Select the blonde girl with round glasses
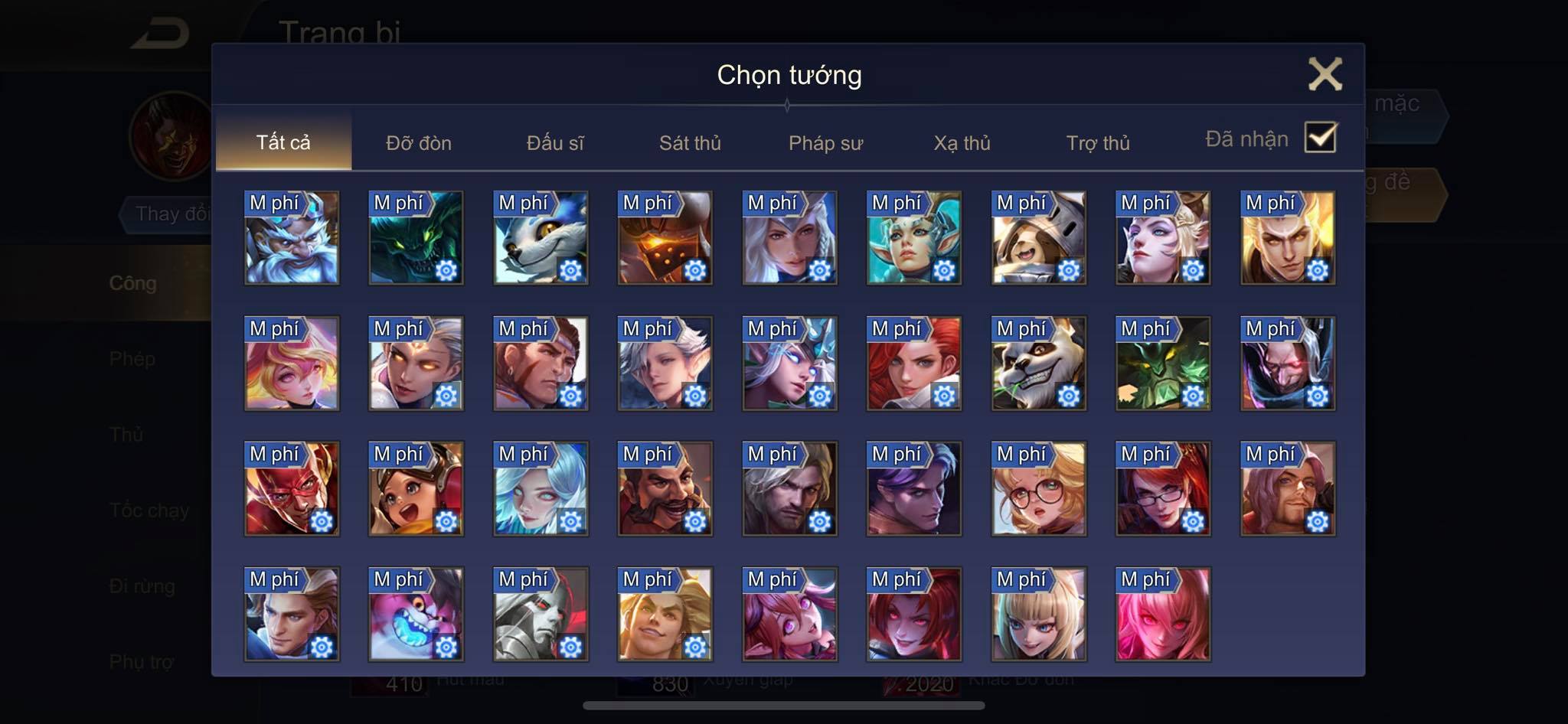 click(x=1038, y=489)
